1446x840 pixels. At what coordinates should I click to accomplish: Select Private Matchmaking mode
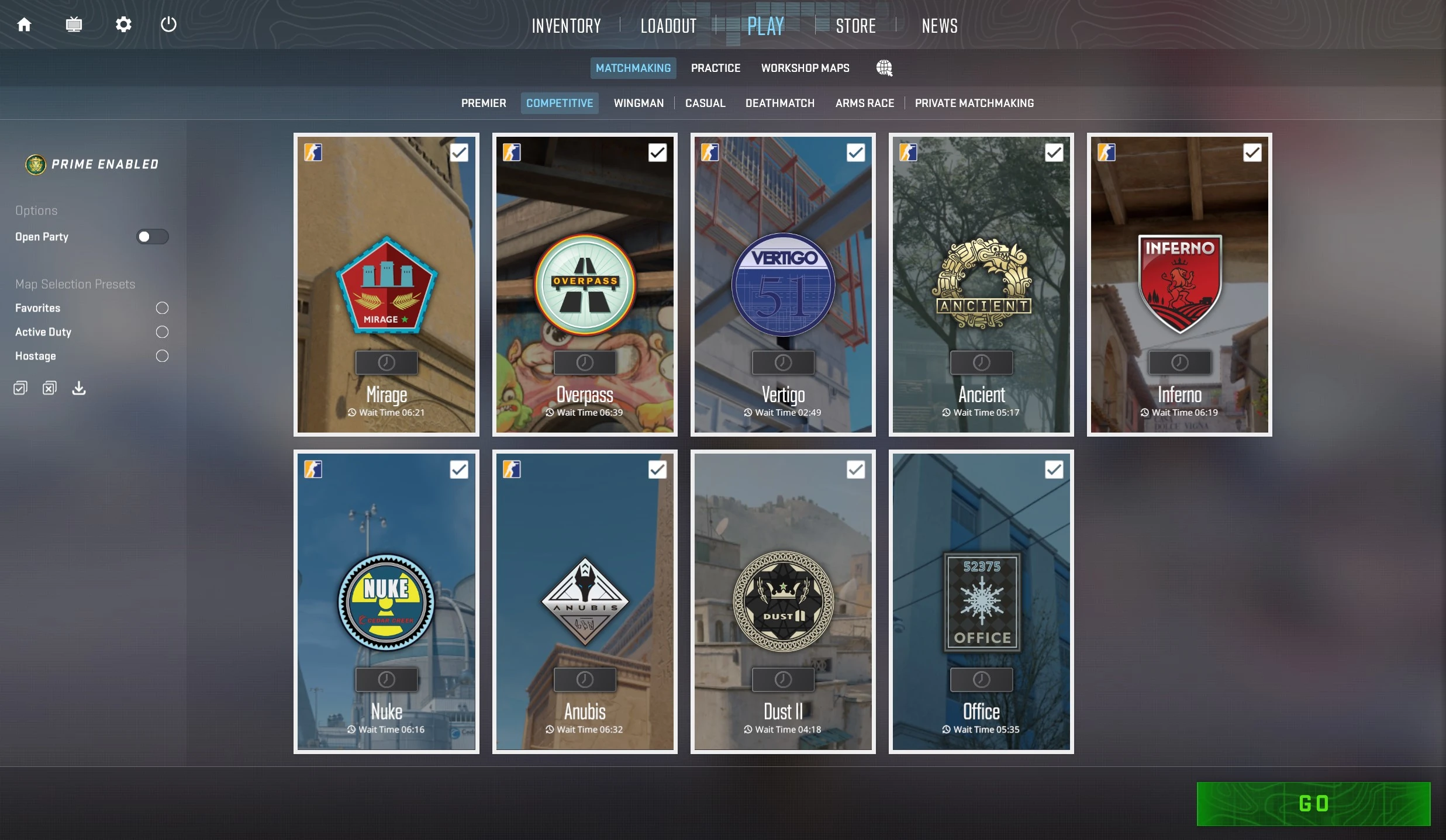[974, 103]
